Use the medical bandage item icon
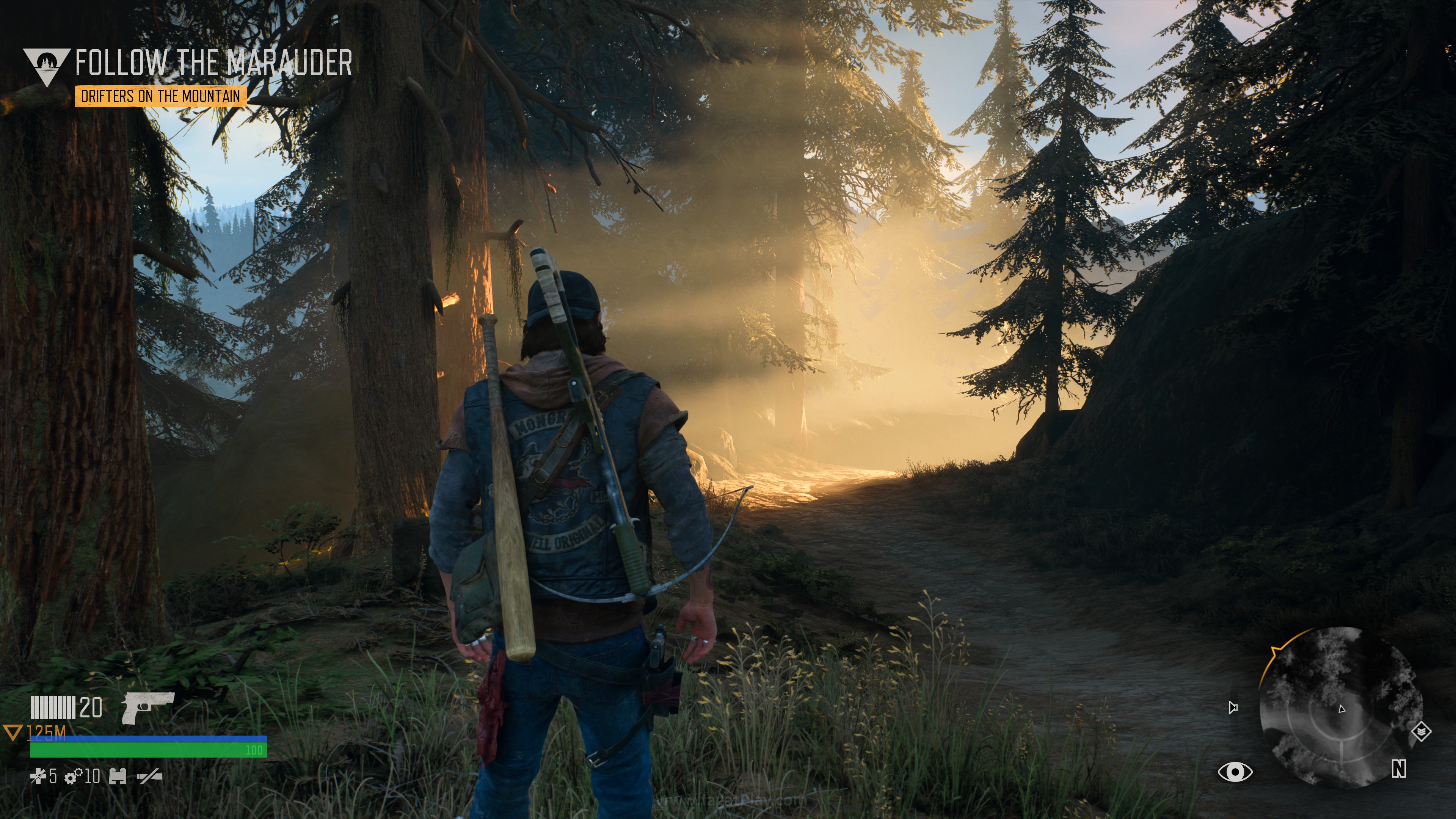This screenshot has width=1456, height=819. (x=38, y=777)
